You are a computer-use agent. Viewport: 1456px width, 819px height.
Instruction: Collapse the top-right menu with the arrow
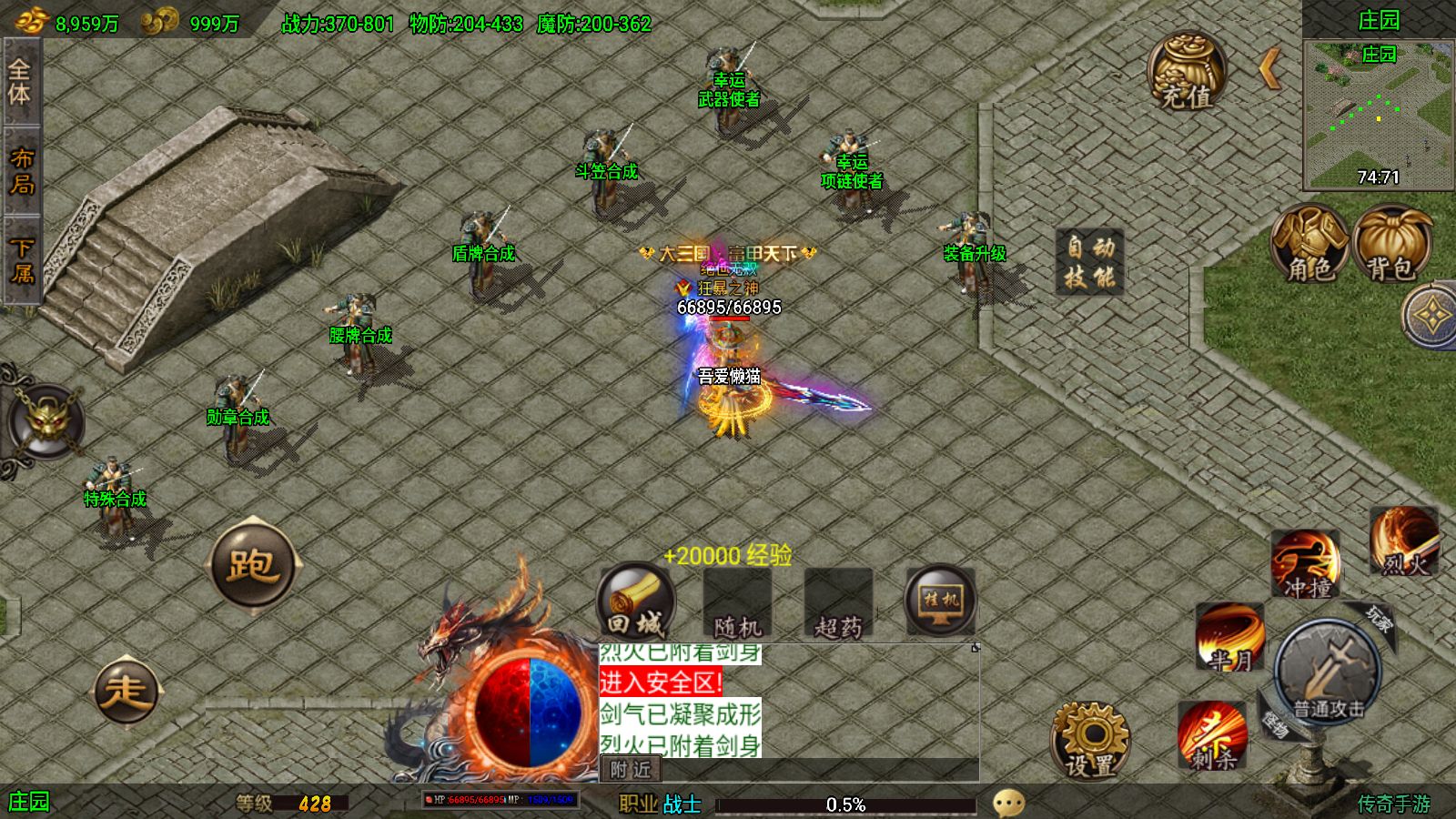click(x=1270, y=68)
